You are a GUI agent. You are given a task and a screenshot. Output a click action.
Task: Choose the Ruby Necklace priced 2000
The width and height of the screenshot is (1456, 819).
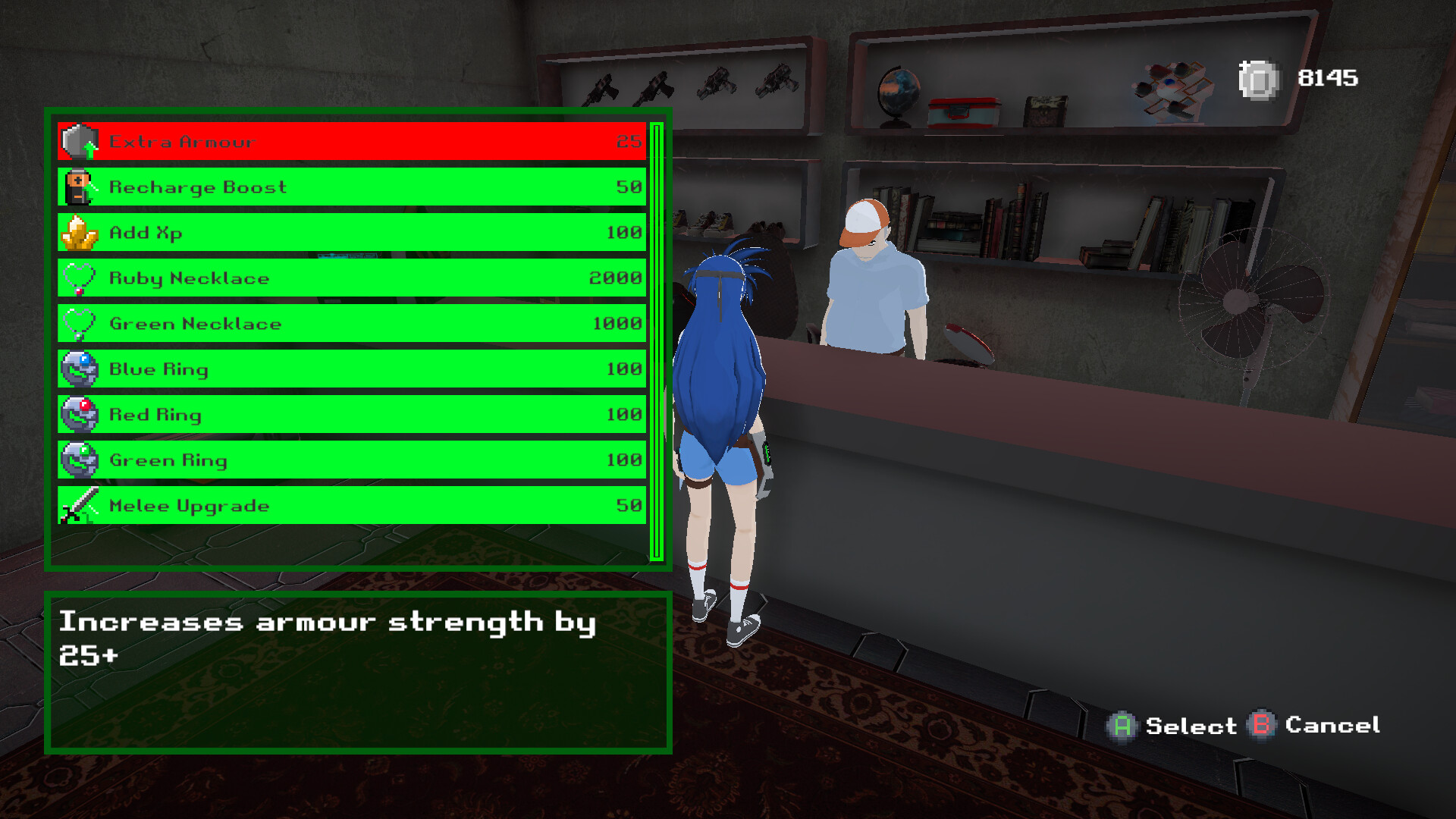(349, 278)
